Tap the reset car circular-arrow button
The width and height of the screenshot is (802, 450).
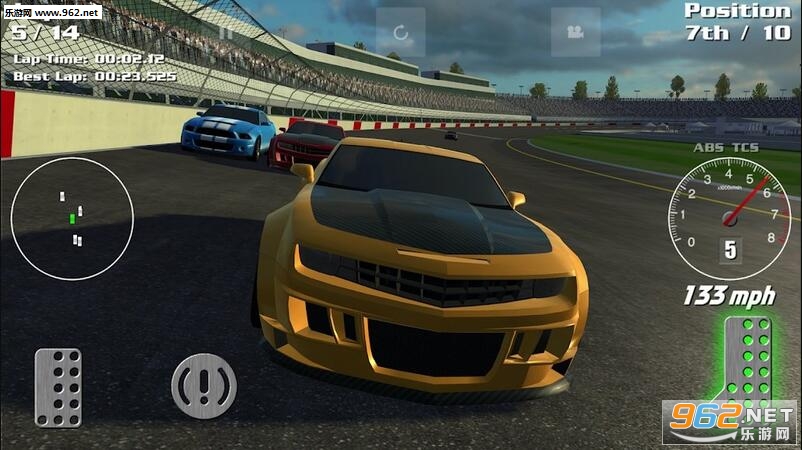point(401,32)
